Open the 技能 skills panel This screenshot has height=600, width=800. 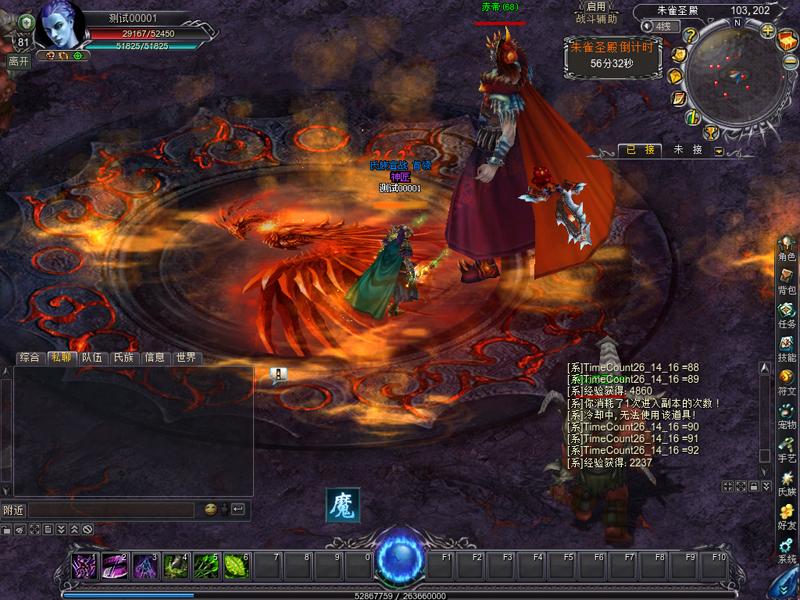(x=787, y=347)
